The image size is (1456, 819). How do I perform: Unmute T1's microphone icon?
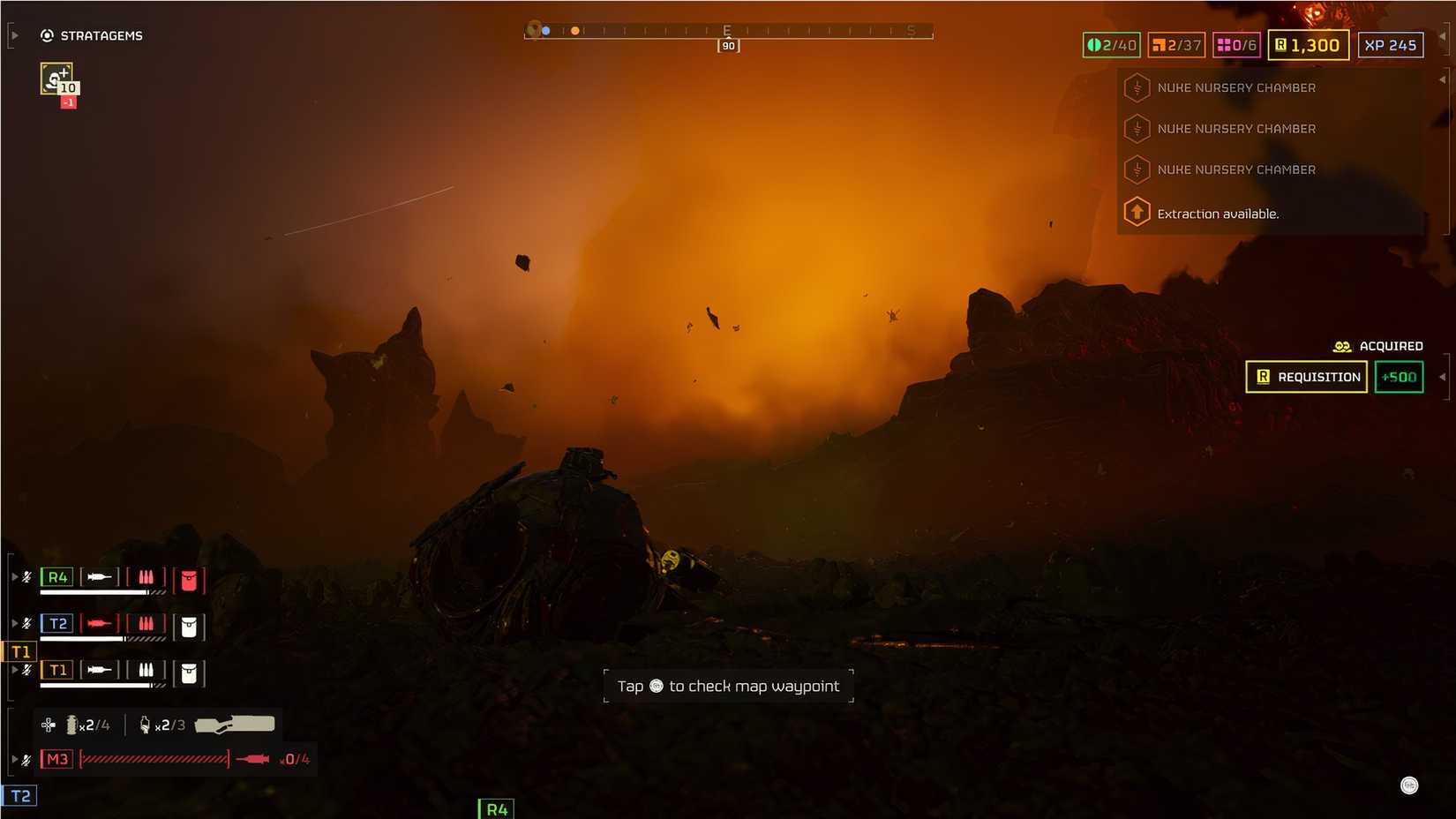coord(26,670)
